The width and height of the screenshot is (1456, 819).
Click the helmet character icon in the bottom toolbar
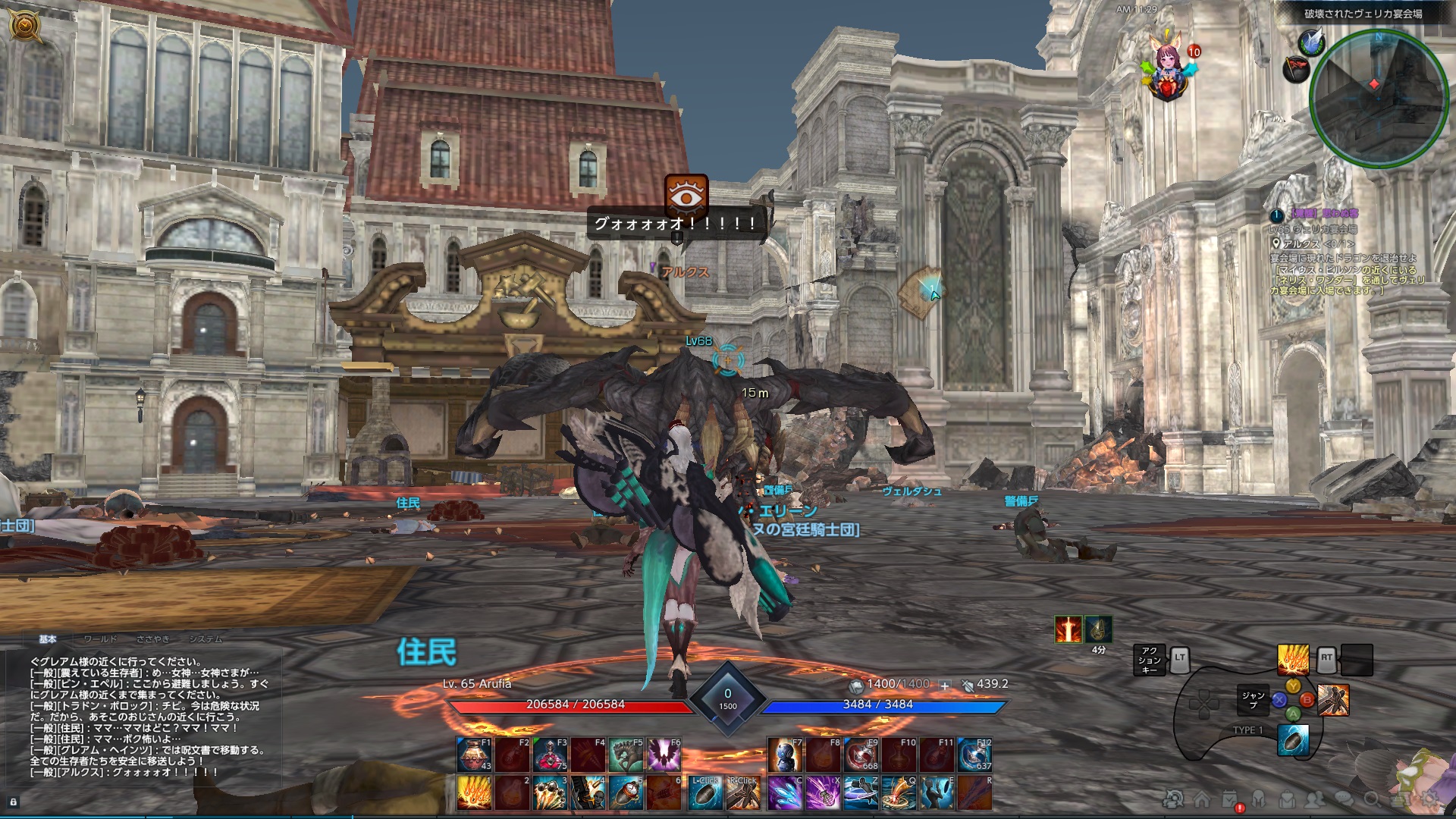(x=1259, y=799)
